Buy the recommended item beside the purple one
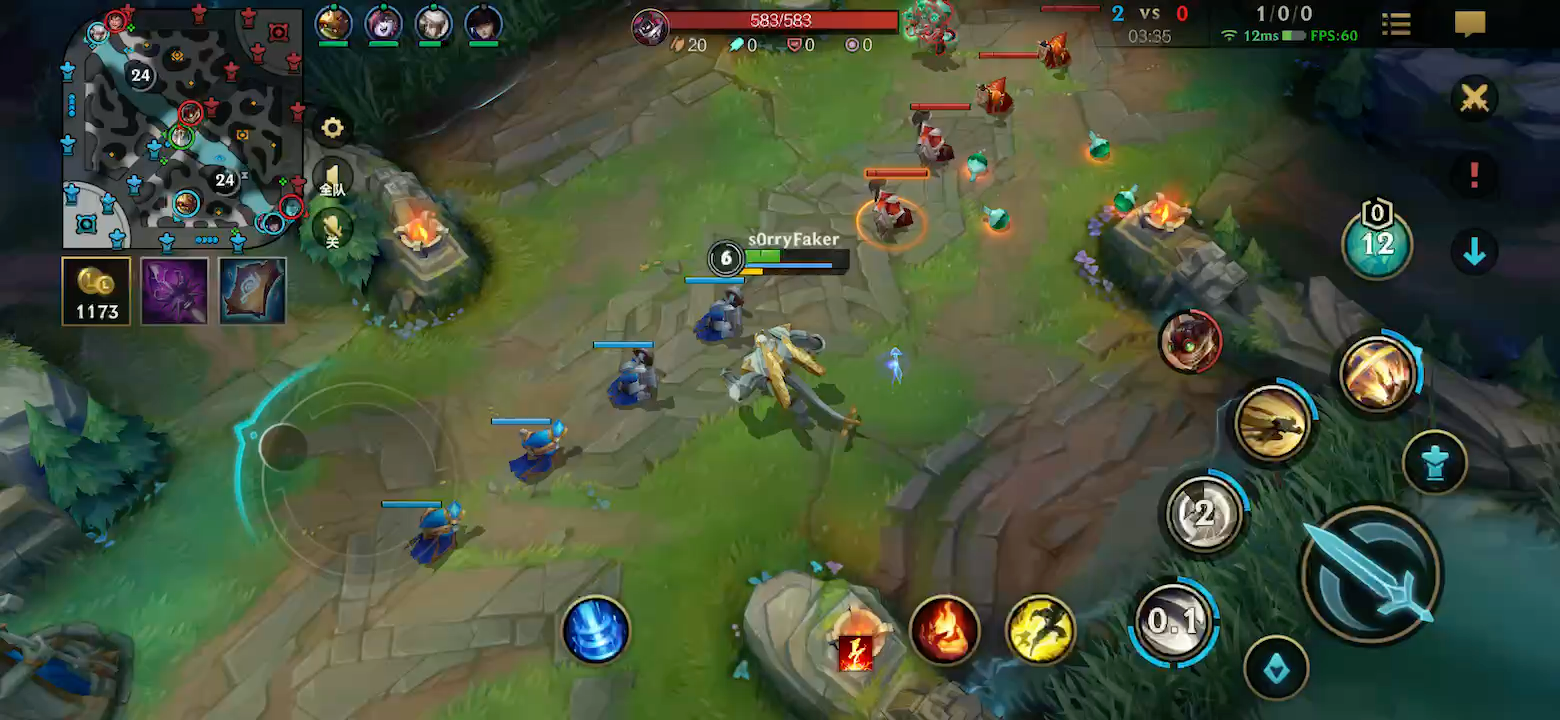The image size is (1560, 720). coord(253,291)
